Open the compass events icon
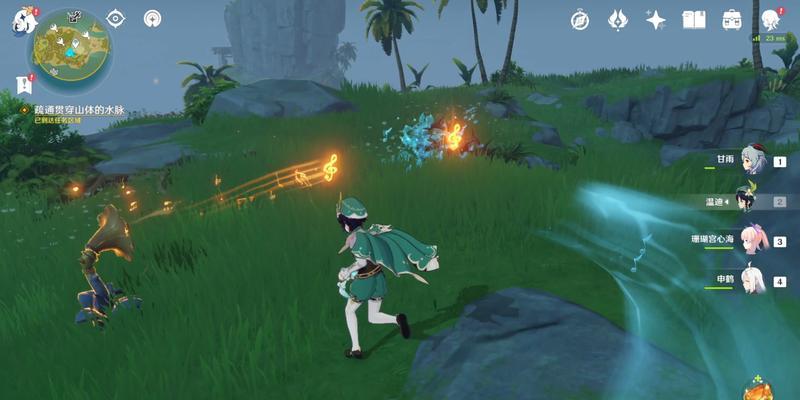This screenshot has height=400, width=800. pos(580,20)
